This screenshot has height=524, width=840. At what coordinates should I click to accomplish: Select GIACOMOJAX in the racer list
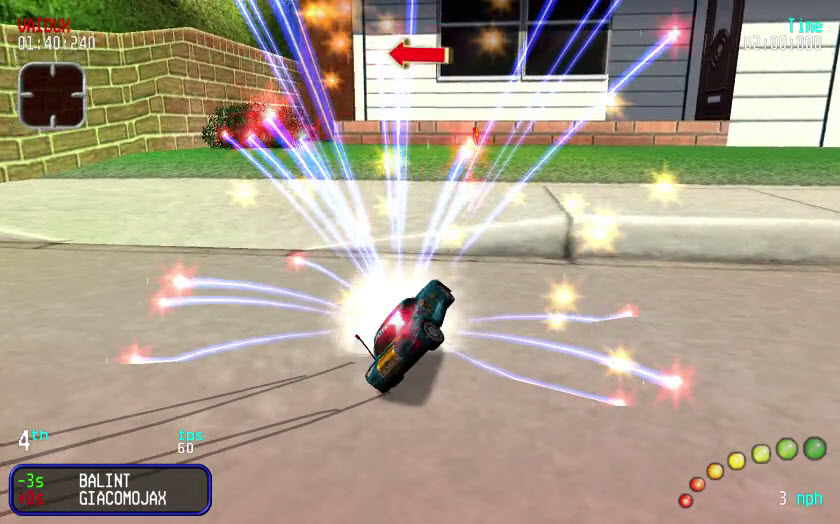[122, 498]
